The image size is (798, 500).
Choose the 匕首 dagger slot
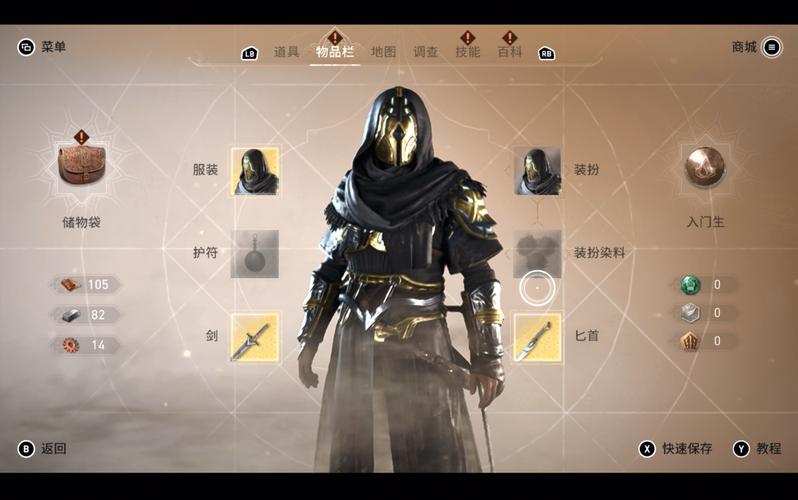537,337
